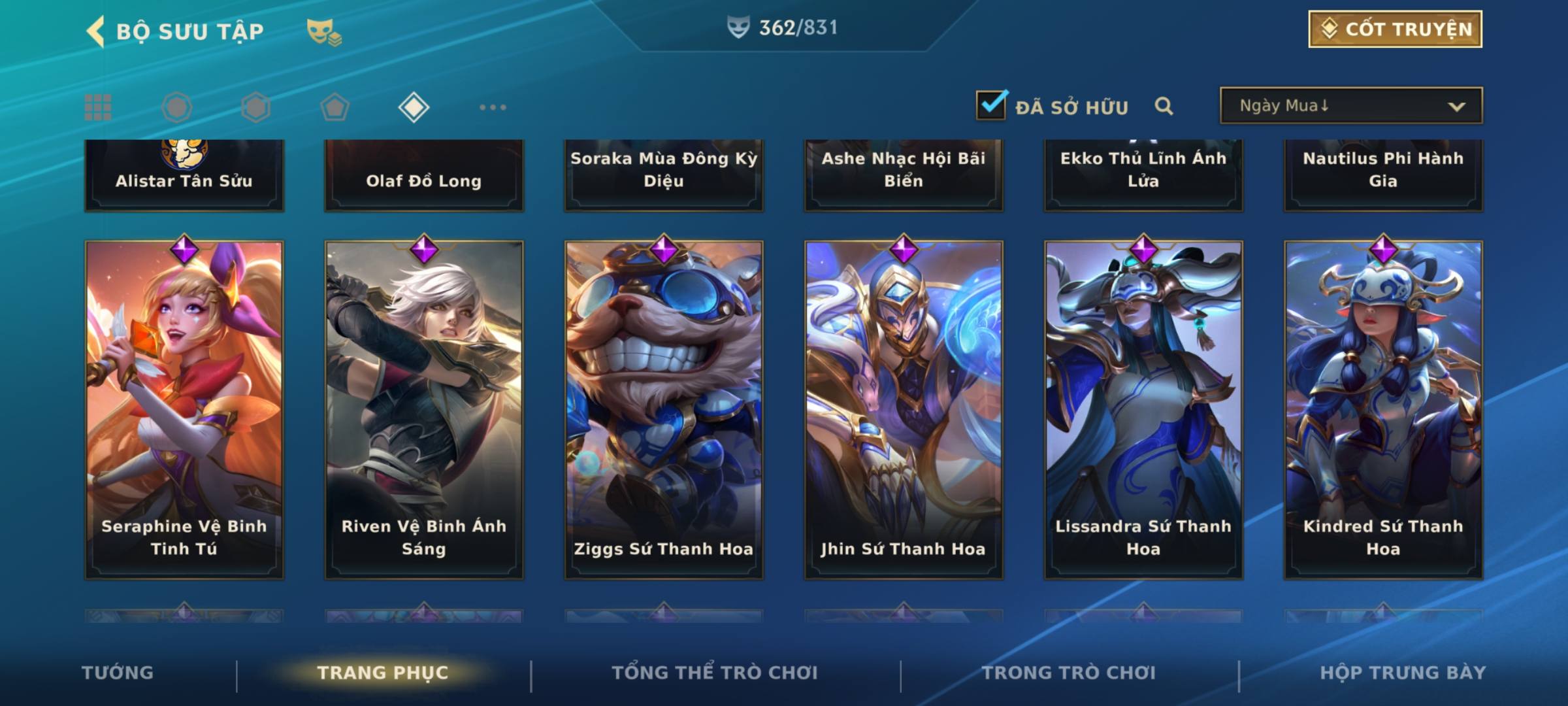This screenshot has height=706, width=1568.
Task: Go back from Bộ Sưu Tập
Action: pos(96,31)
